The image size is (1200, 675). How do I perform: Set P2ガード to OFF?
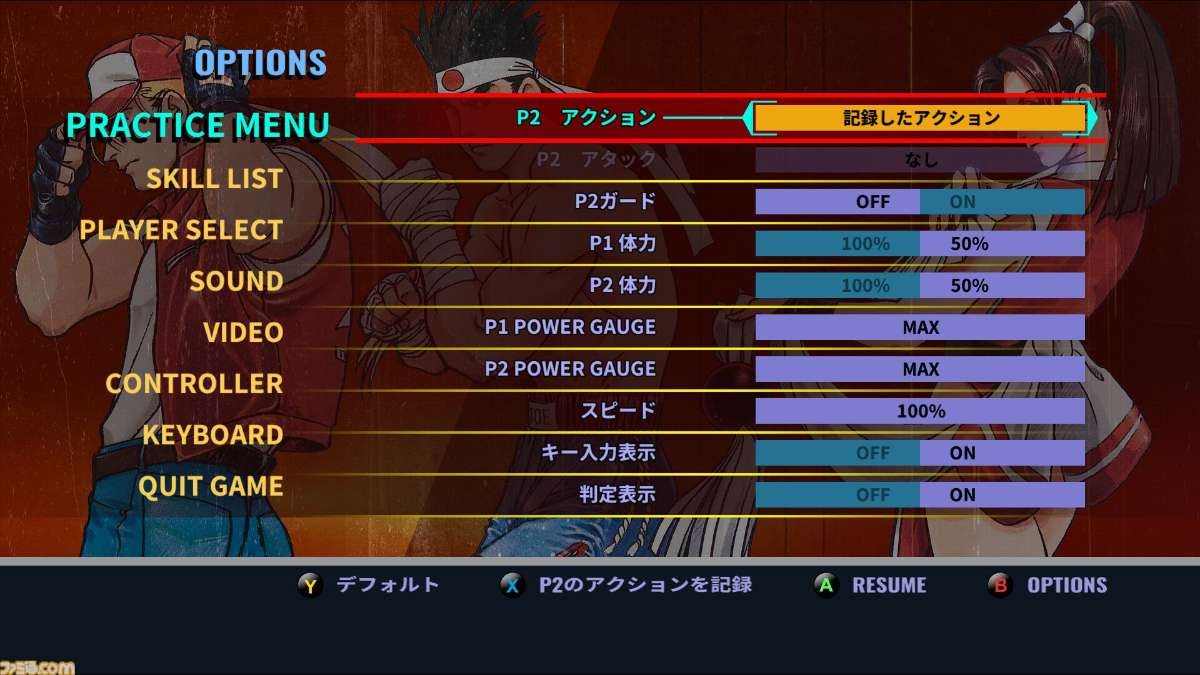(x=837, y=202)
